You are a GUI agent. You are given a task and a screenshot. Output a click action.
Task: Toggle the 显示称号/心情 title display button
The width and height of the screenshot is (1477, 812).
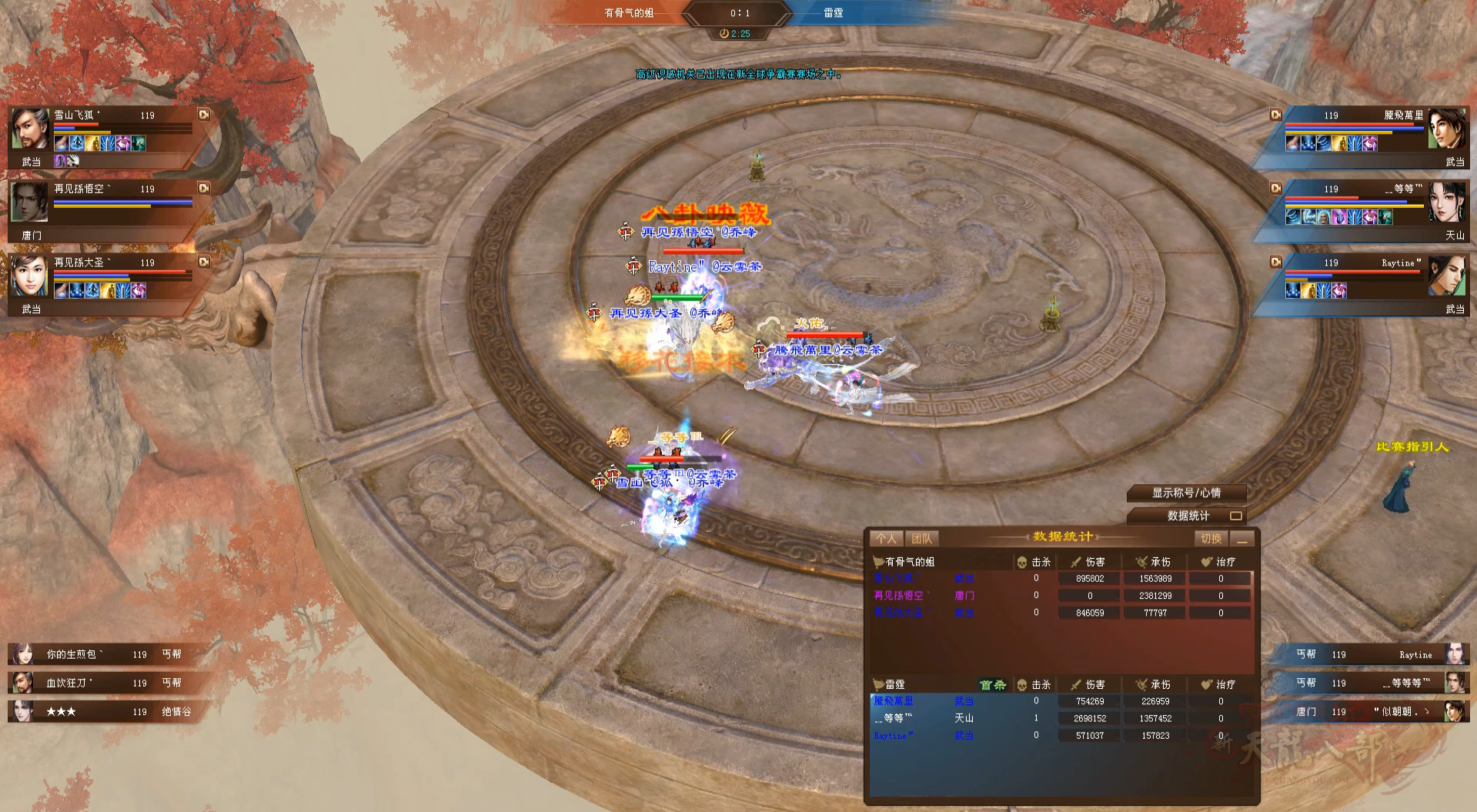click(1186, 493)
